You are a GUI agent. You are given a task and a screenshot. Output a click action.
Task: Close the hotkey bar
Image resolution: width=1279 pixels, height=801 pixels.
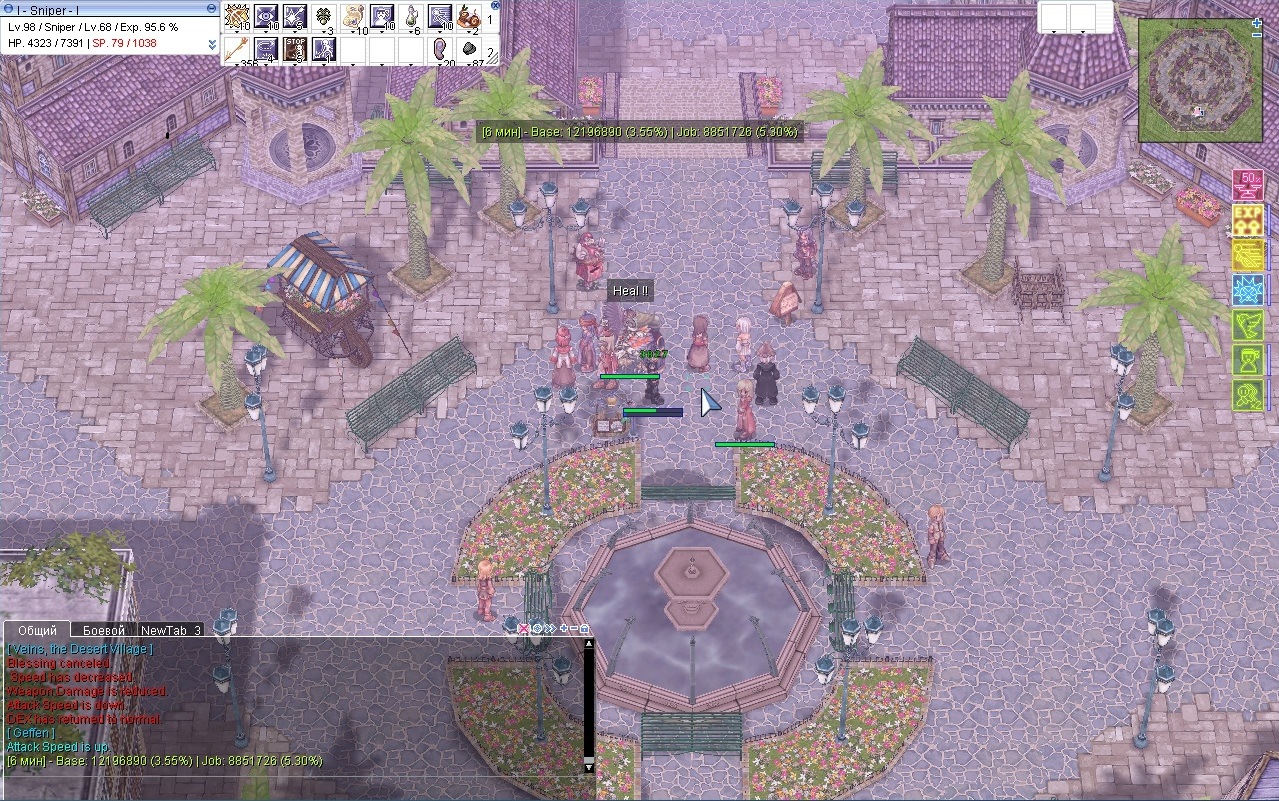(495, 5)
